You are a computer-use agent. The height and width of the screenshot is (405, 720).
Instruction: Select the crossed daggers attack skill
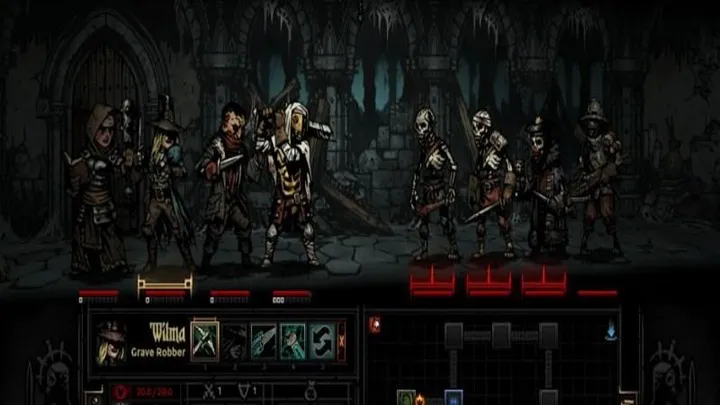point(204,339)
